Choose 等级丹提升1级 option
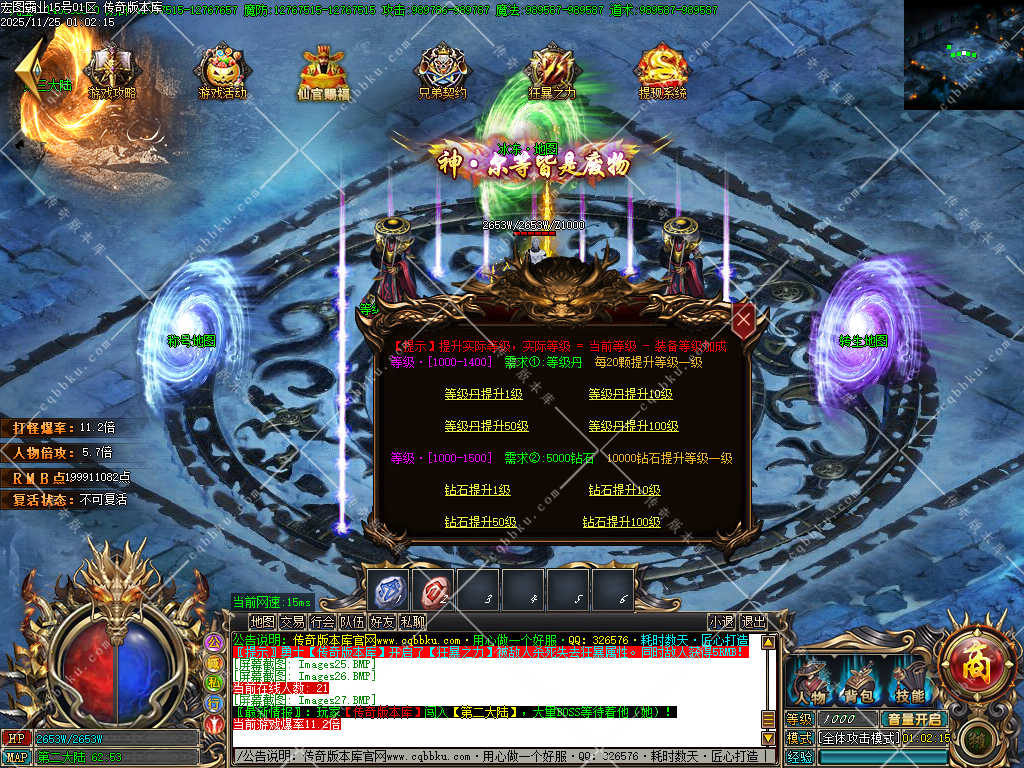The width and height of the screenshot is (1024, 768). click(x=484, y=394)
